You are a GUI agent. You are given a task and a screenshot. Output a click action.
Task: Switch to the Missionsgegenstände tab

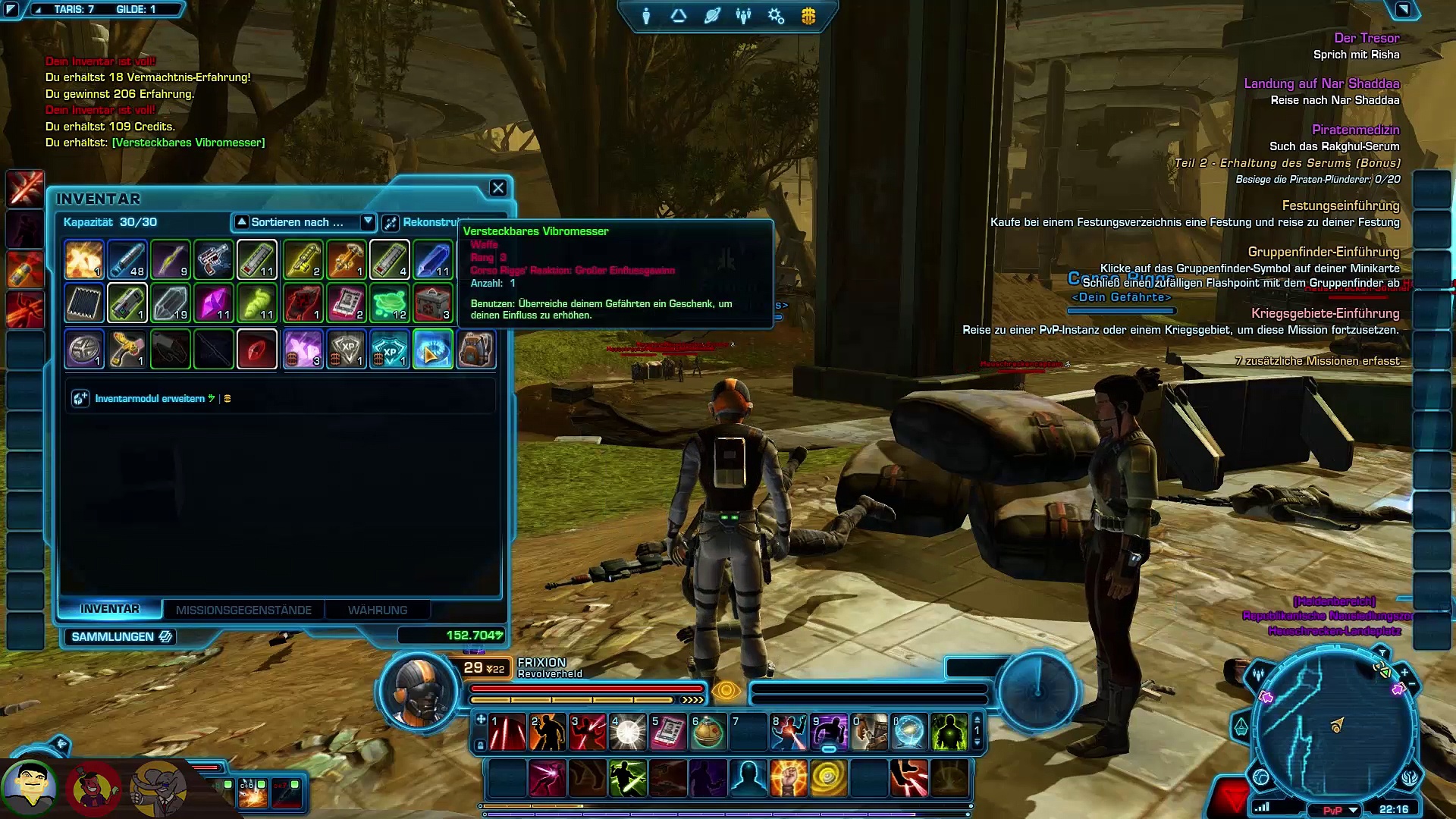pyautogui.click(x=243, y=610)
